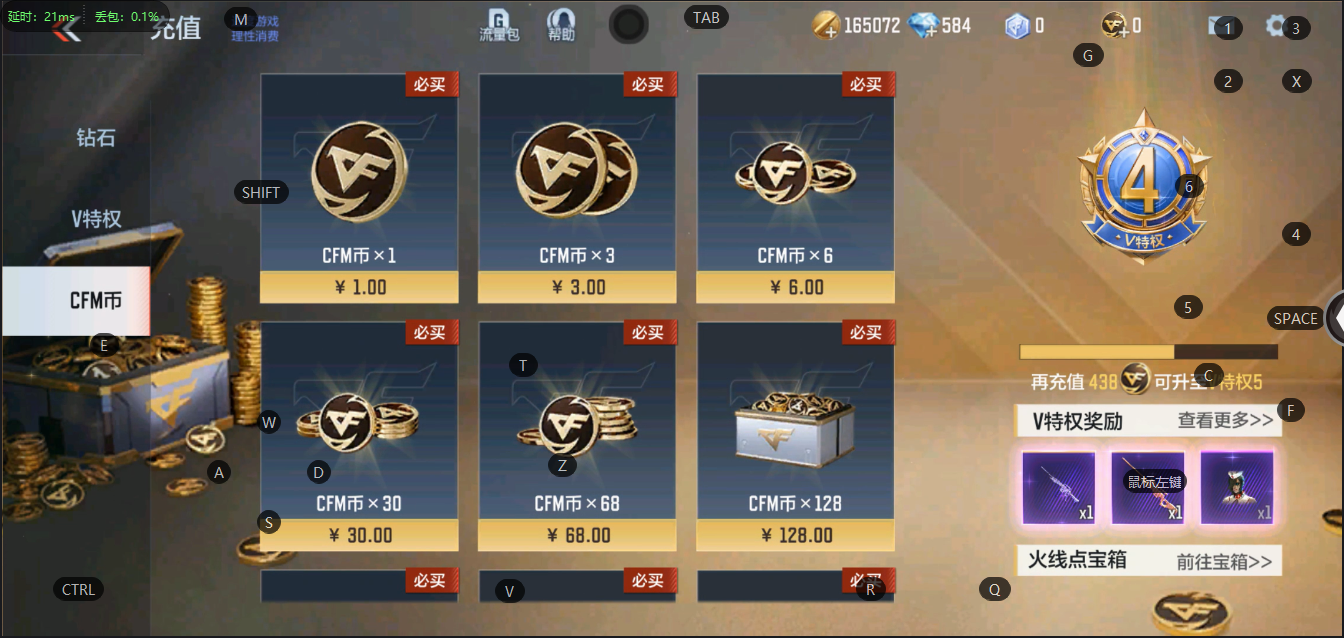The width and height of the screenshot is (1344, 638).
Task: Add diamonds via the diamond currency icon
Action: tap(923, 26)
